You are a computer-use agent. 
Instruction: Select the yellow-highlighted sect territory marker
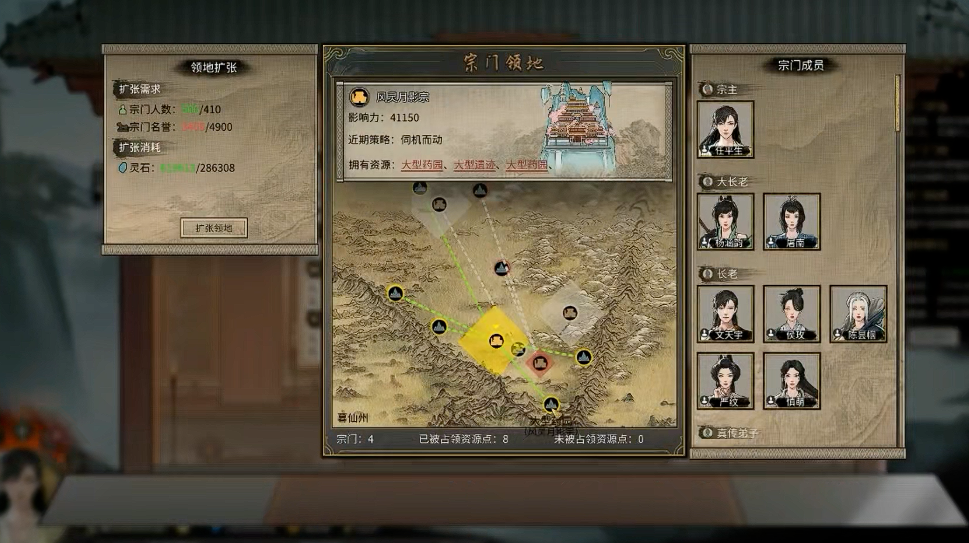[495, 342]
